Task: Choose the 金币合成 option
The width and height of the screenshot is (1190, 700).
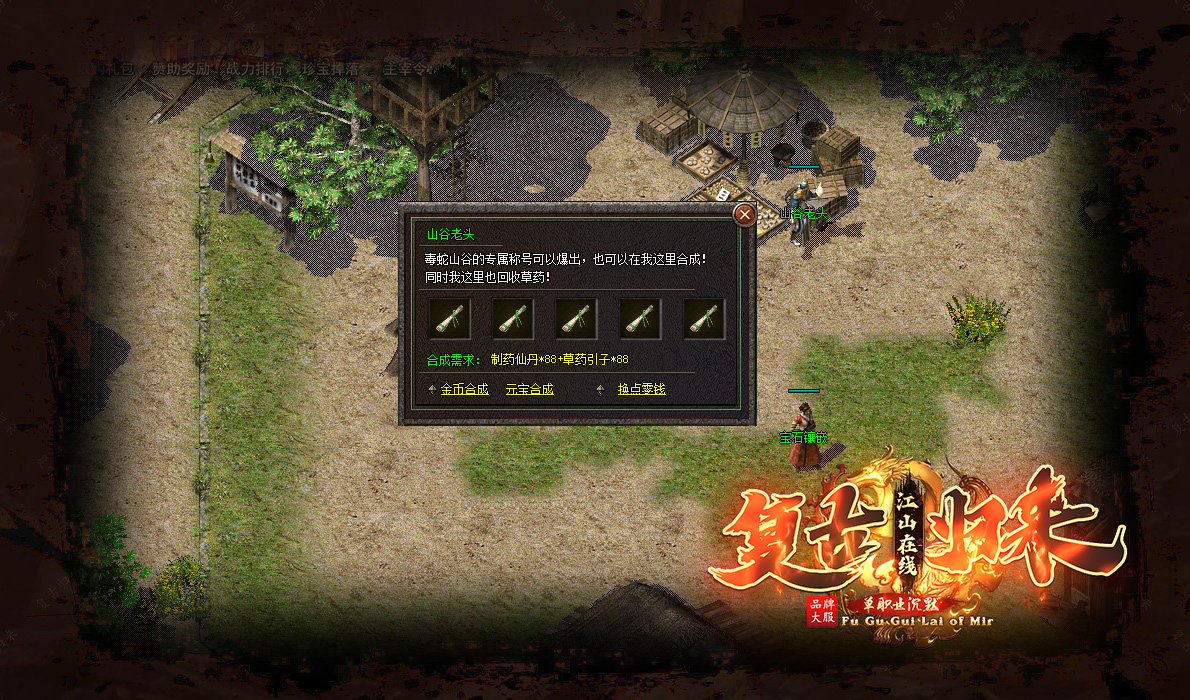Action: [464, 389]
